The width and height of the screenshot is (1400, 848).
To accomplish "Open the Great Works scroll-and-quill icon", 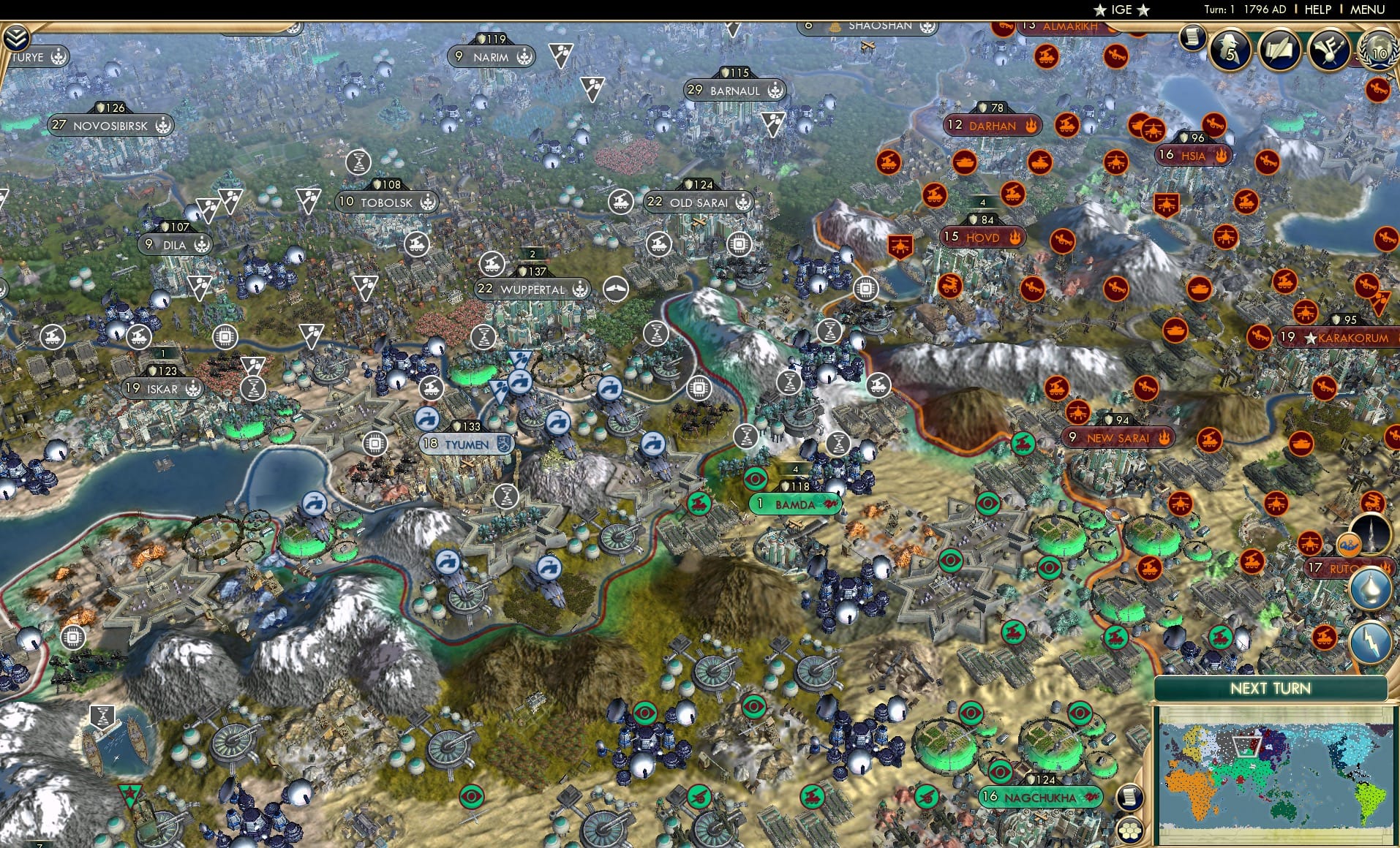I will point(1279,50).
